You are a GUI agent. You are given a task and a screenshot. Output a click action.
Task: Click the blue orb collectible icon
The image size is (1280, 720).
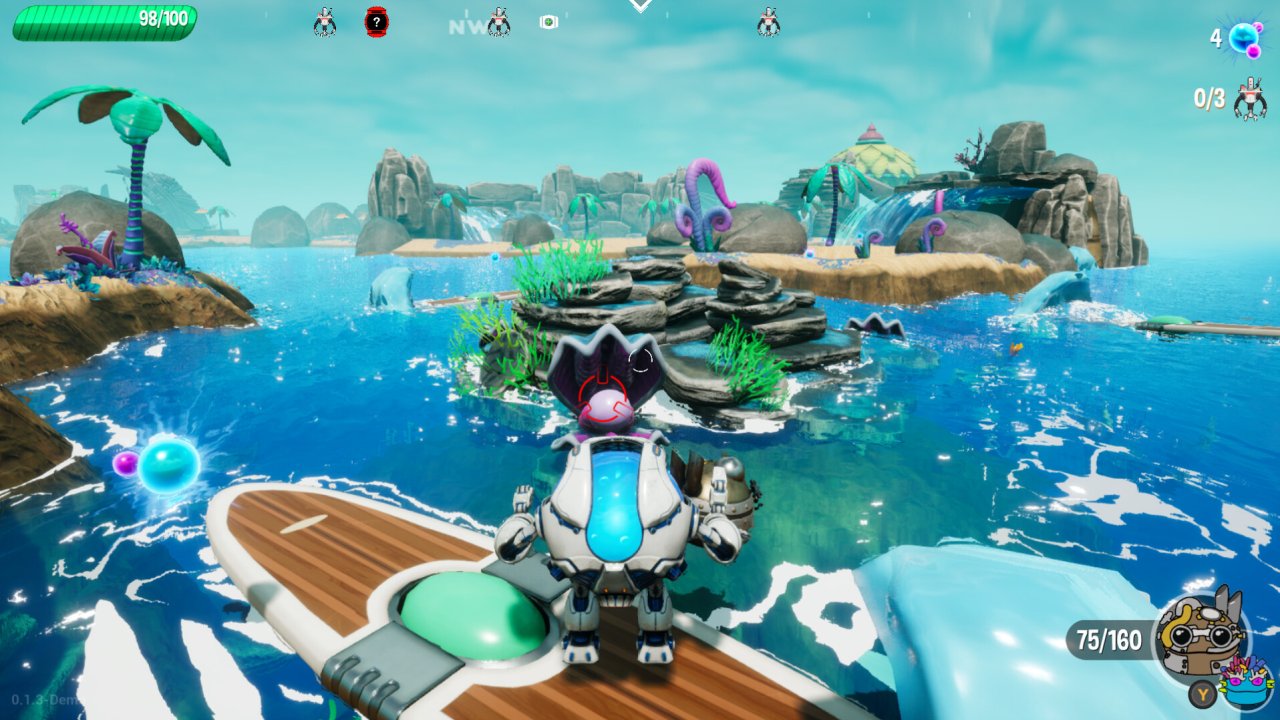tap(1245, 39)
